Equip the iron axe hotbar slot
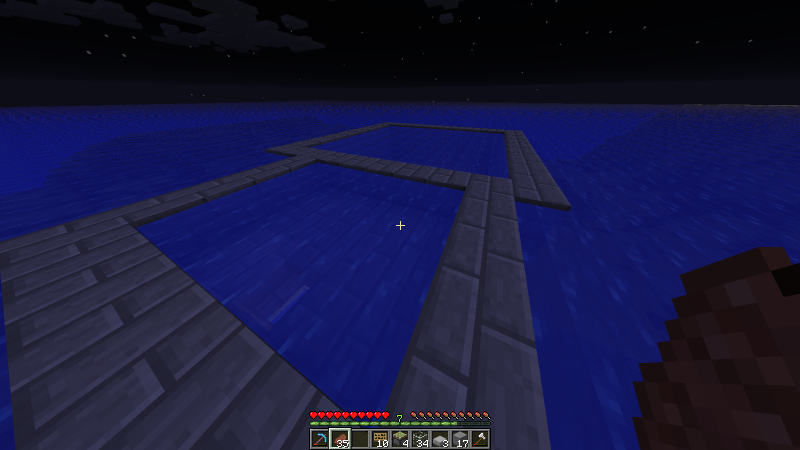800x450 pixels. click(480, 438)
